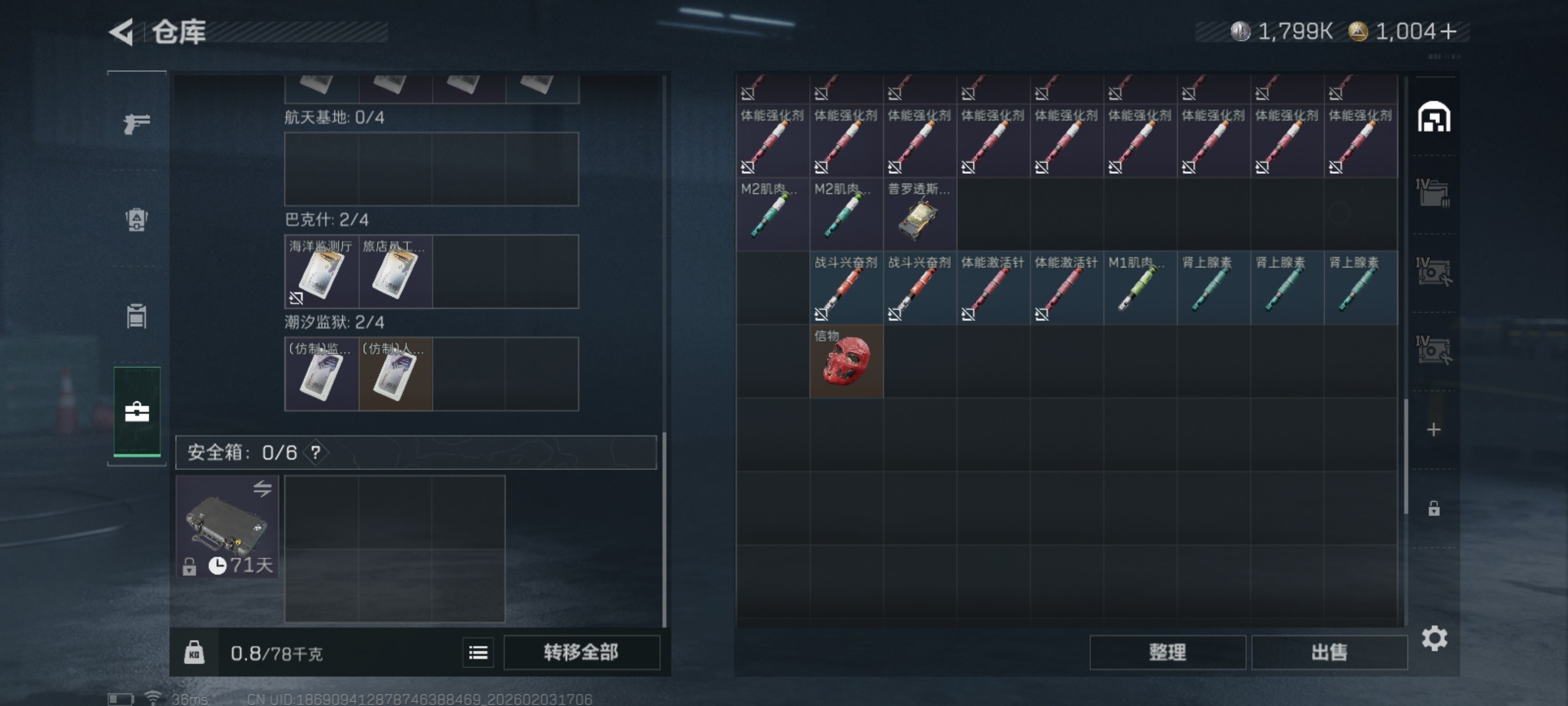The height and width of the screenshot is (706, 1568).
Task: Sort the stash with 整理
Action: coord(1167,652)
